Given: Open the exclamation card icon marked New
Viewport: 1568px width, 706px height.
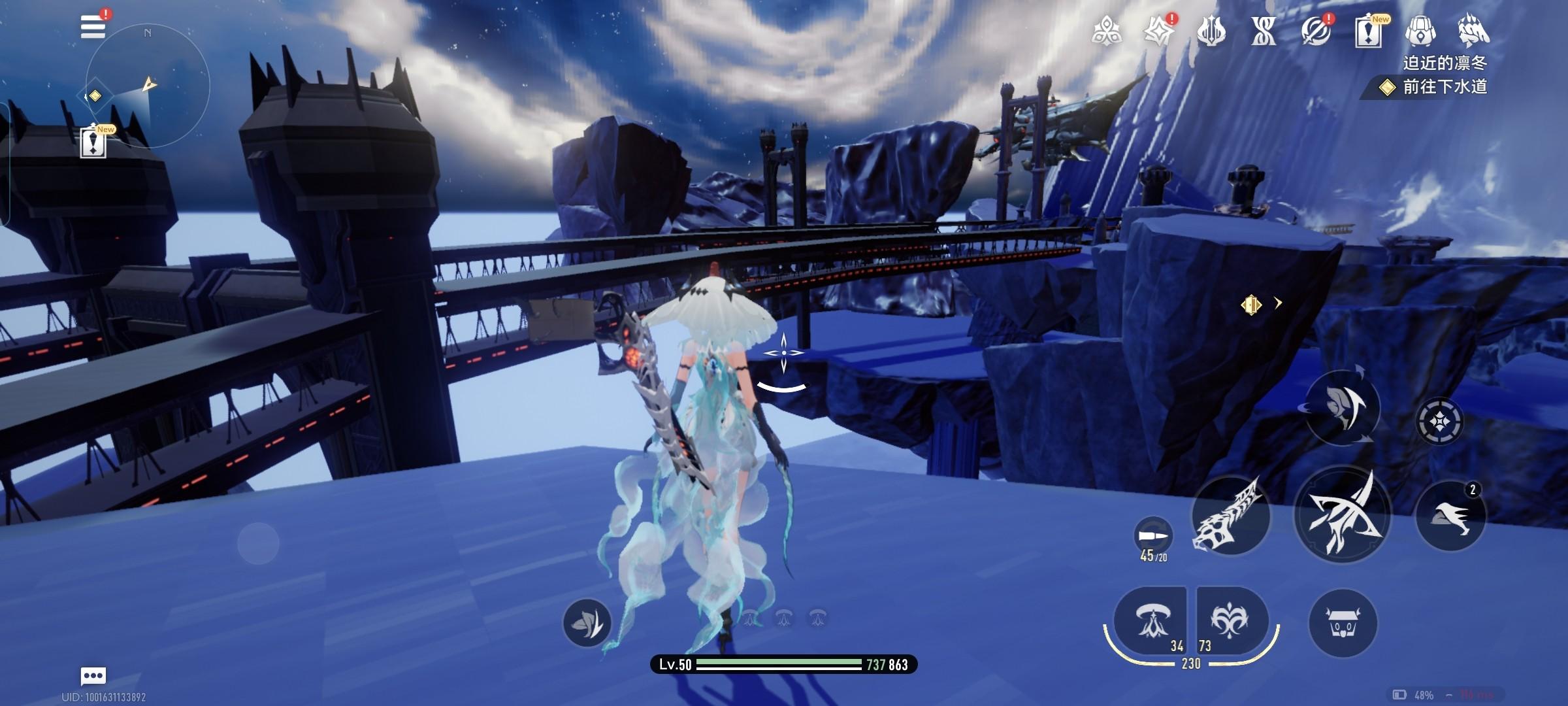Looking at the screenshot, I should click(x=1368, y=31).
